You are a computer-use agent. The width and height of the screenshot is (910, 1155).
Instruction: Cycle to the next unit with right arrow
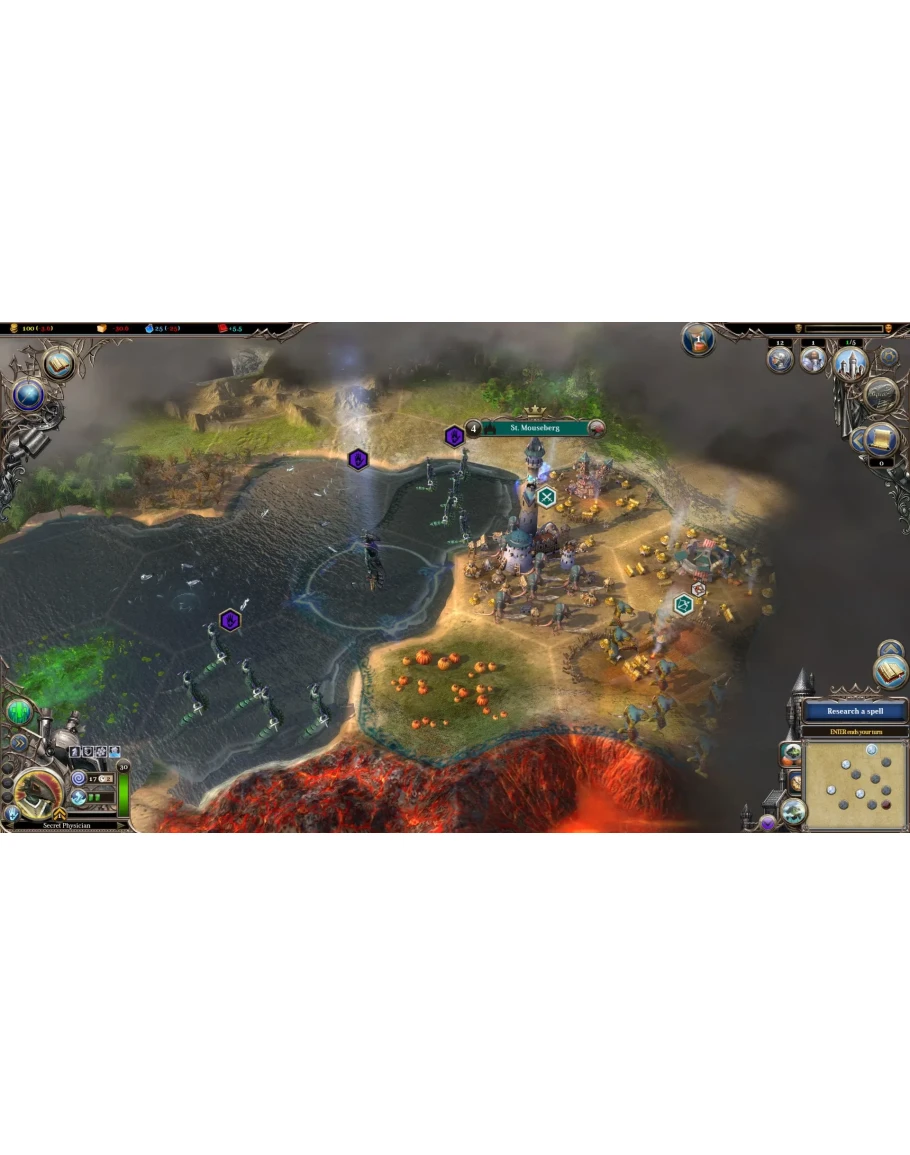pyautogui.click(x=122, y=826)
